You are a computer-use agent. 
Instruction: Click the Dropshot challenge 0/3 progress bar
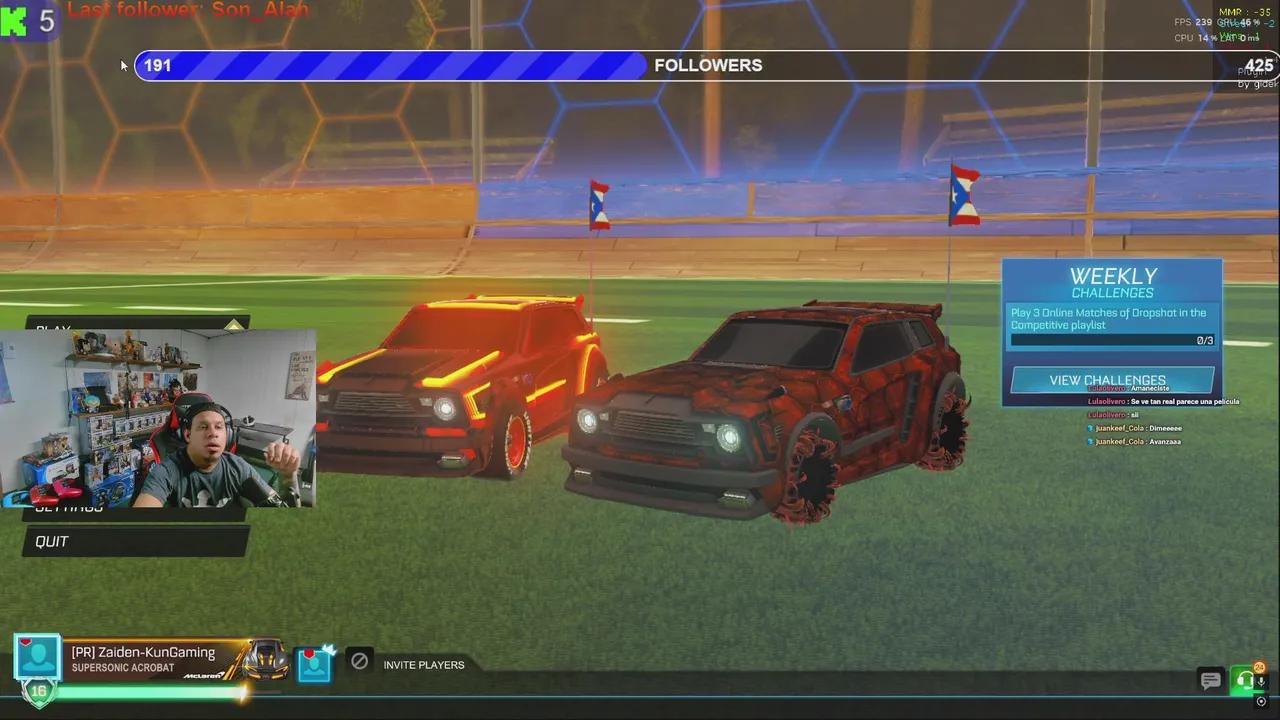coord(1112,340)
